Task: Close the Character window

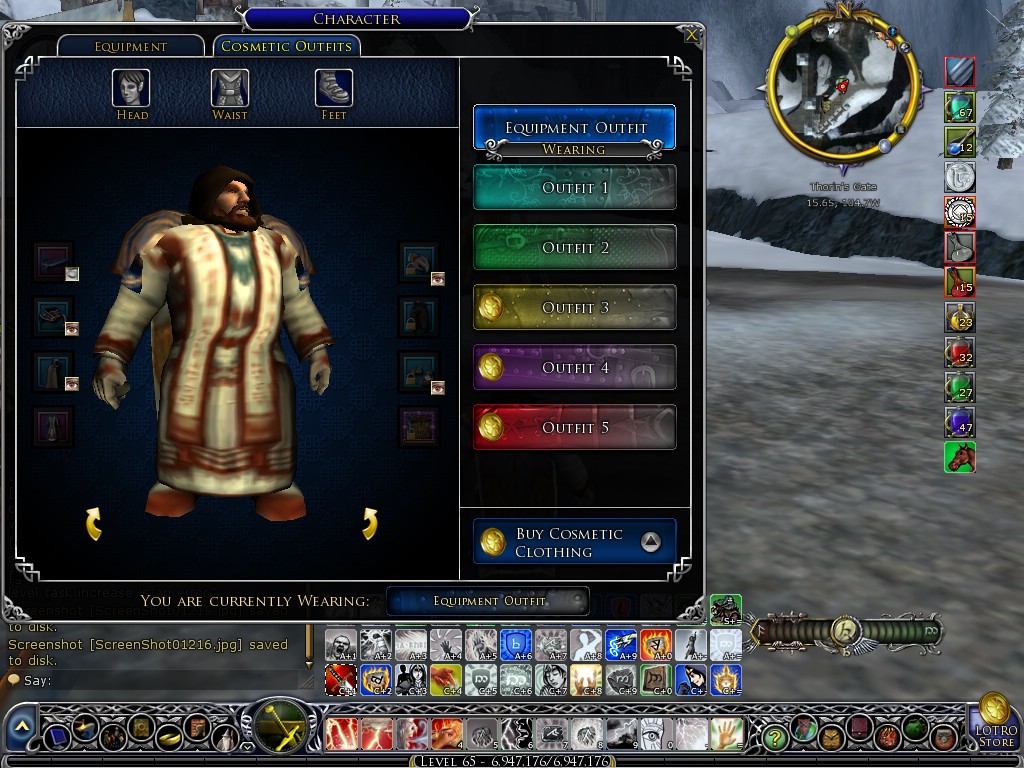Action: tap(691, 35)
